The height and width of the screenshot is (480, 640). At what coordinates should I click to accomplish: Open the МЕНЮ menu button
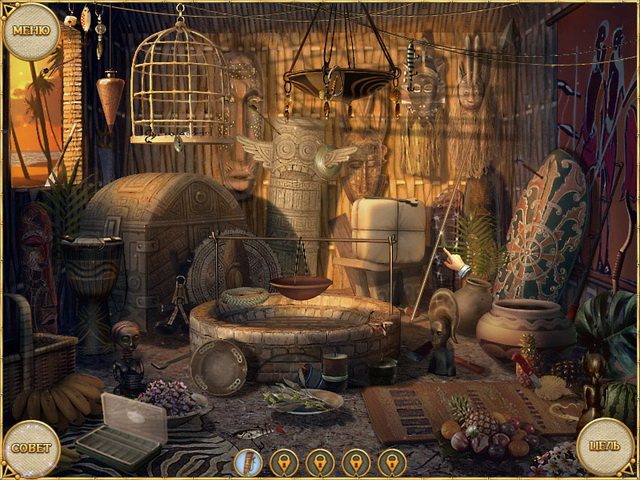point(32,30)
